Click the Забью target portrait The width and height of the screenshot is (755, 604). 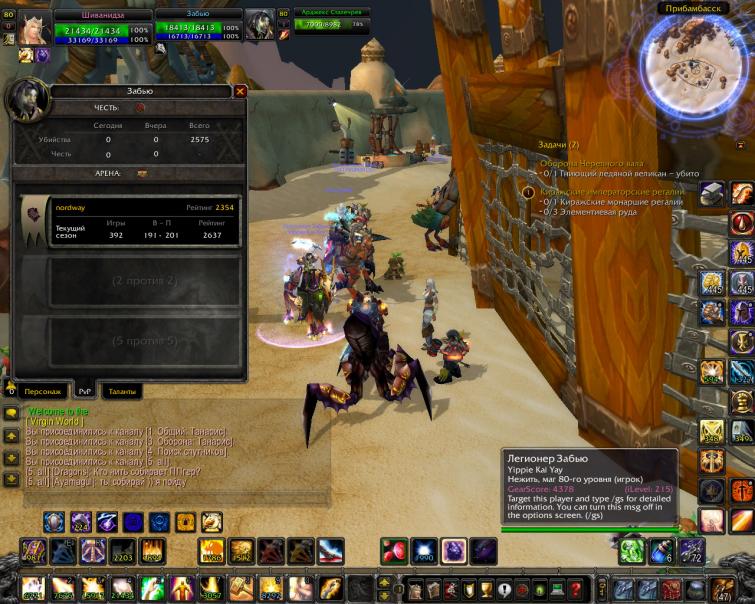(260, 26)
